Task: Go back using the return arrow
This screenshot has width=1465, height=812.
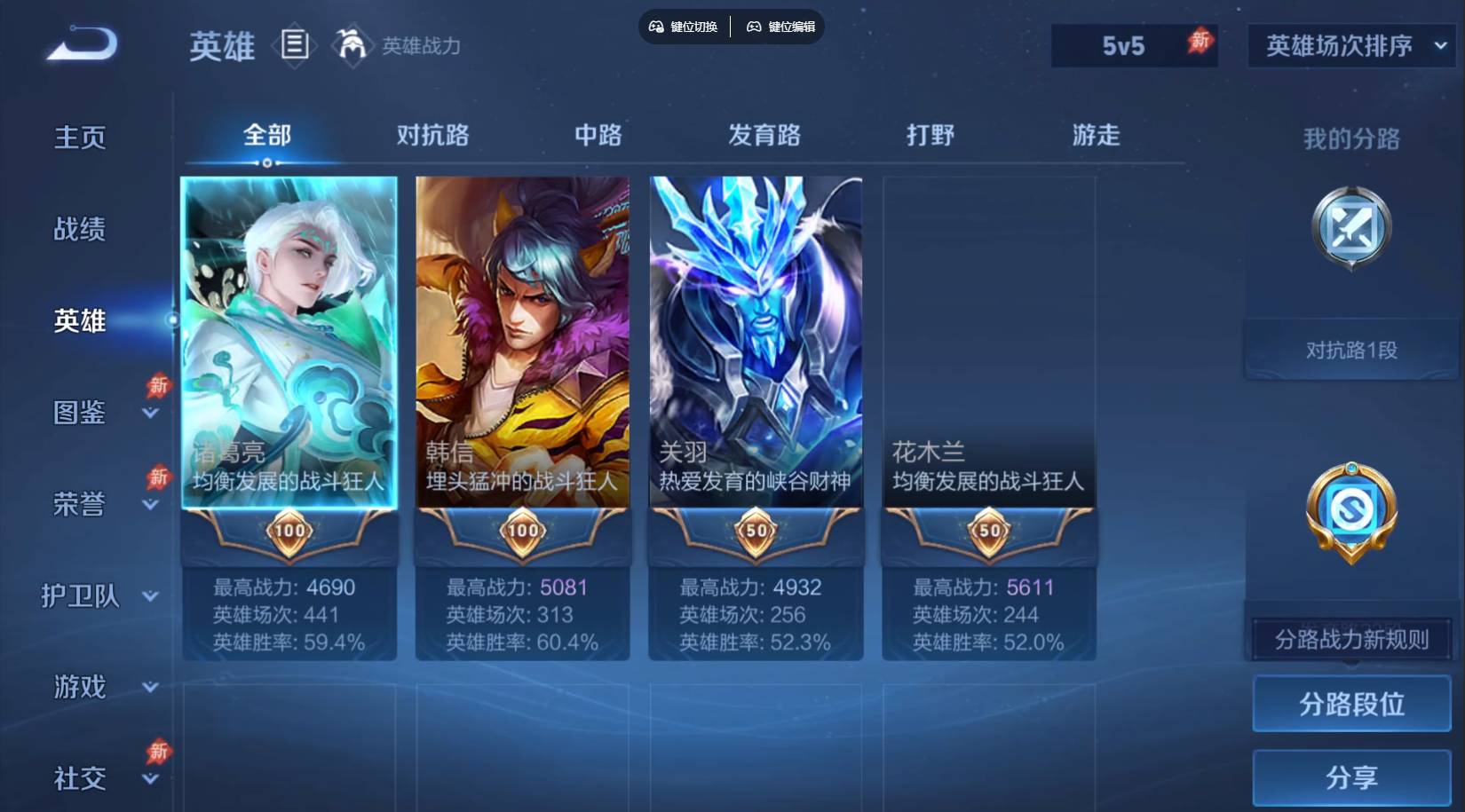Action: click(82, 44)
